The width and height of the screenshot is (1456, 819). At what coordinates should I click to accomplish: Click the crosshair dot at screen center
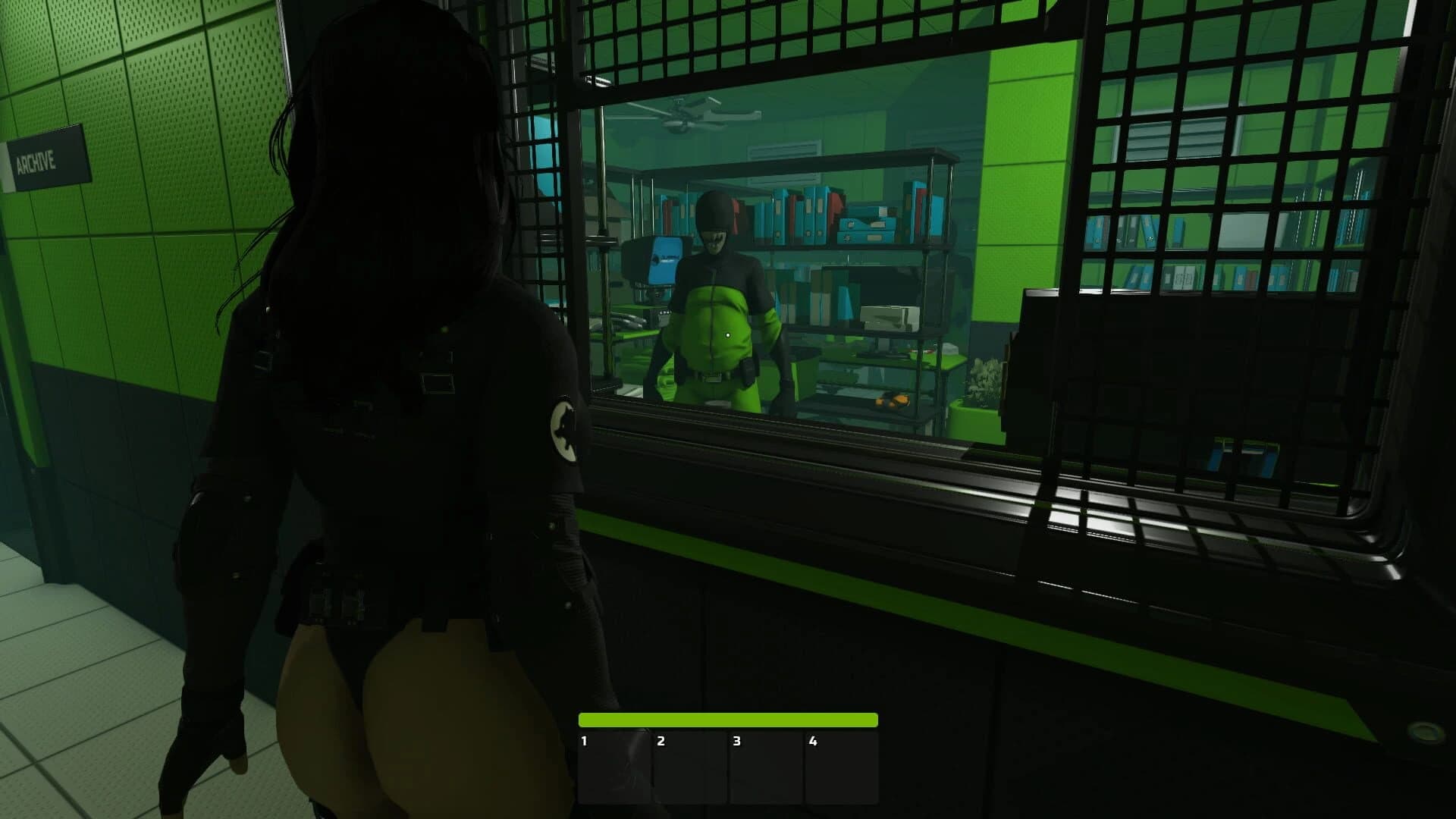pos(728,334)
